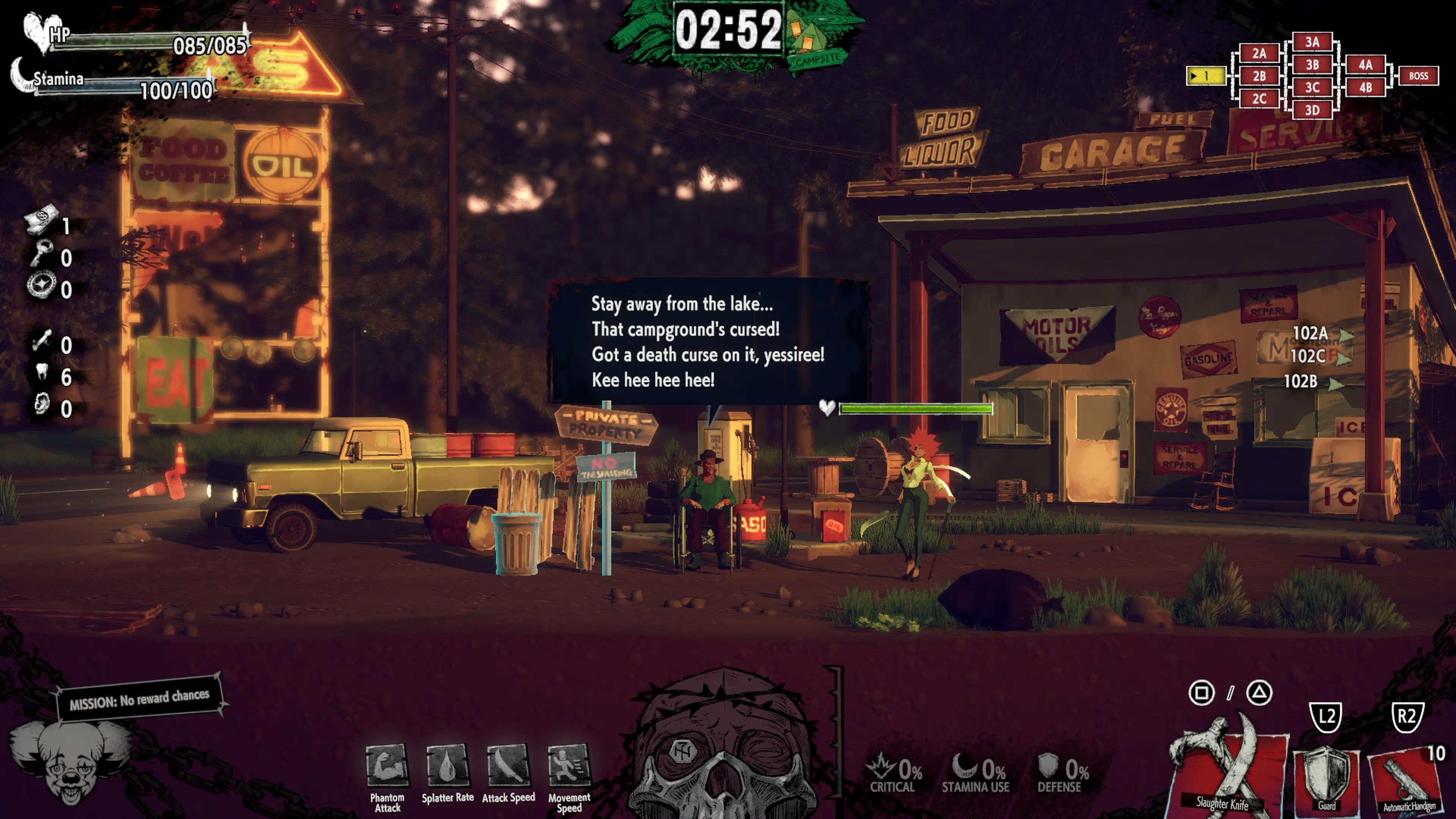Select the BOSS node on the map
This screenshot has height=819, width=1456.
[1420, 75]
